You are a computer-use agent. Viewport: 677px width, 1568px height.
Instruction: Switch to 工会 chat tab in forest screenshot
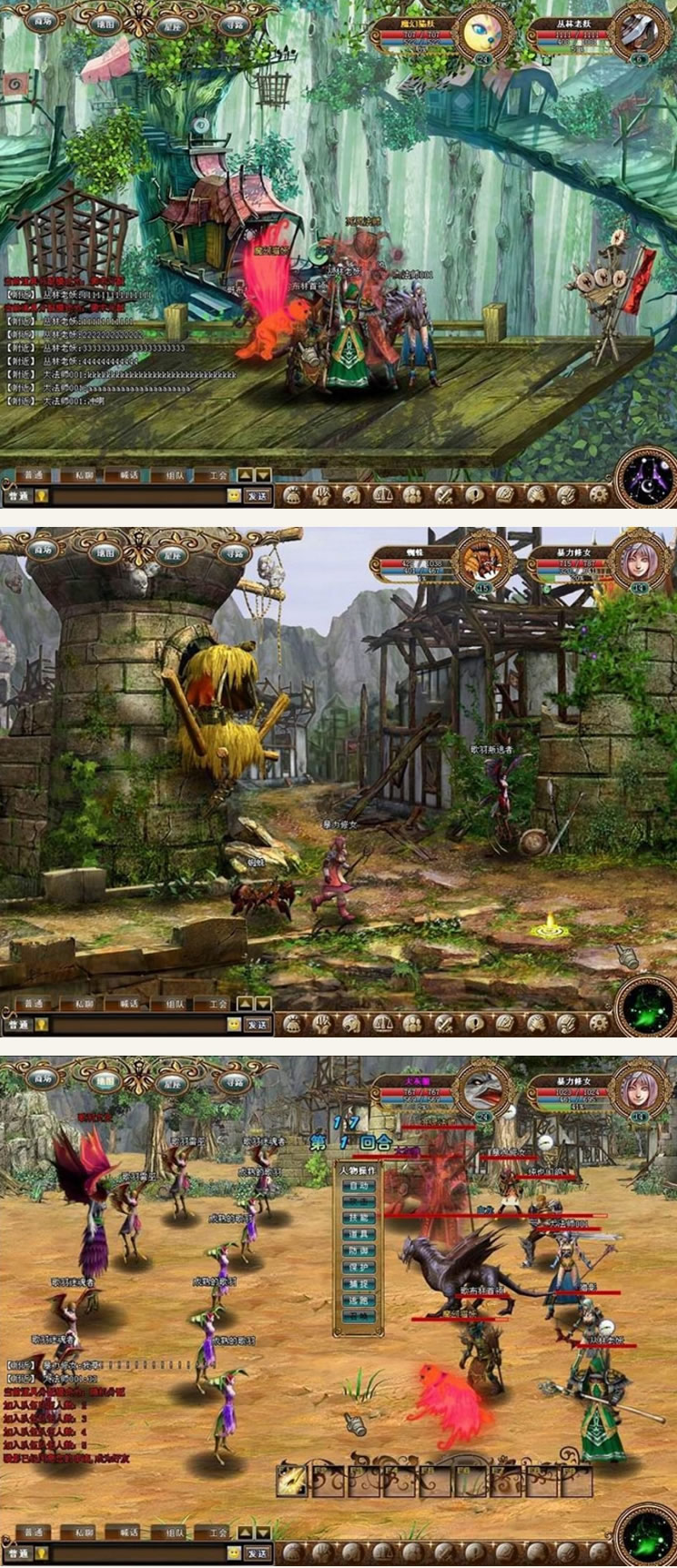click(218, 475)
